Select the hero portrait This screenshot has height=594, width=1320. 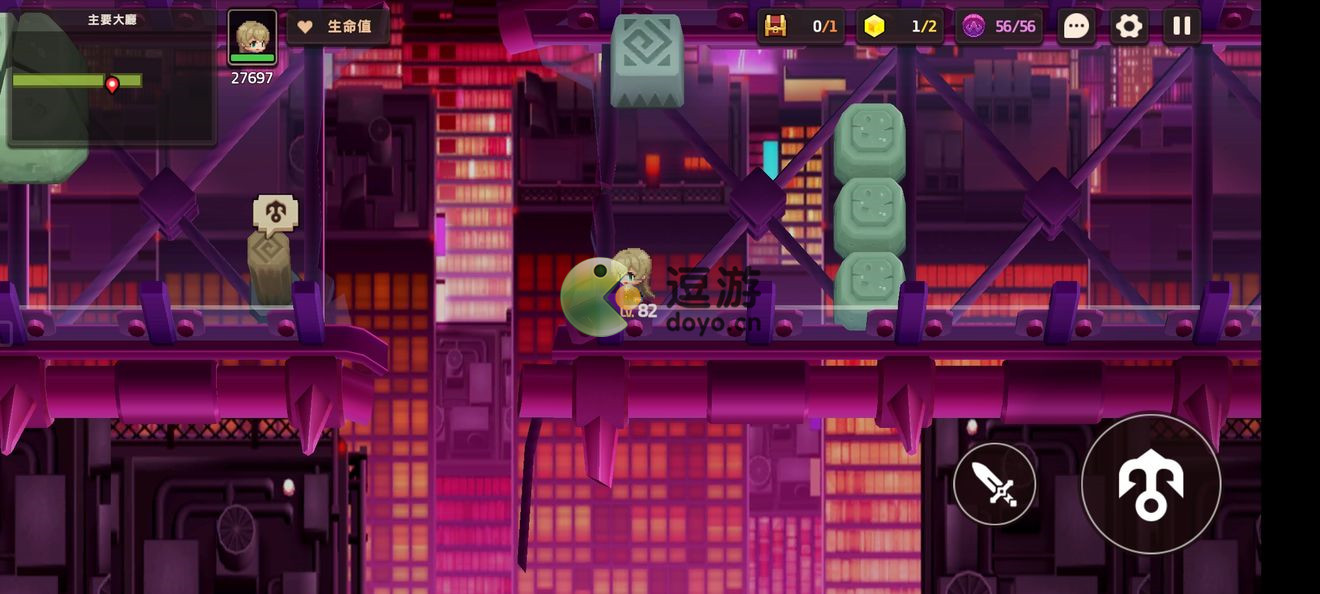[x=252, y=37]
